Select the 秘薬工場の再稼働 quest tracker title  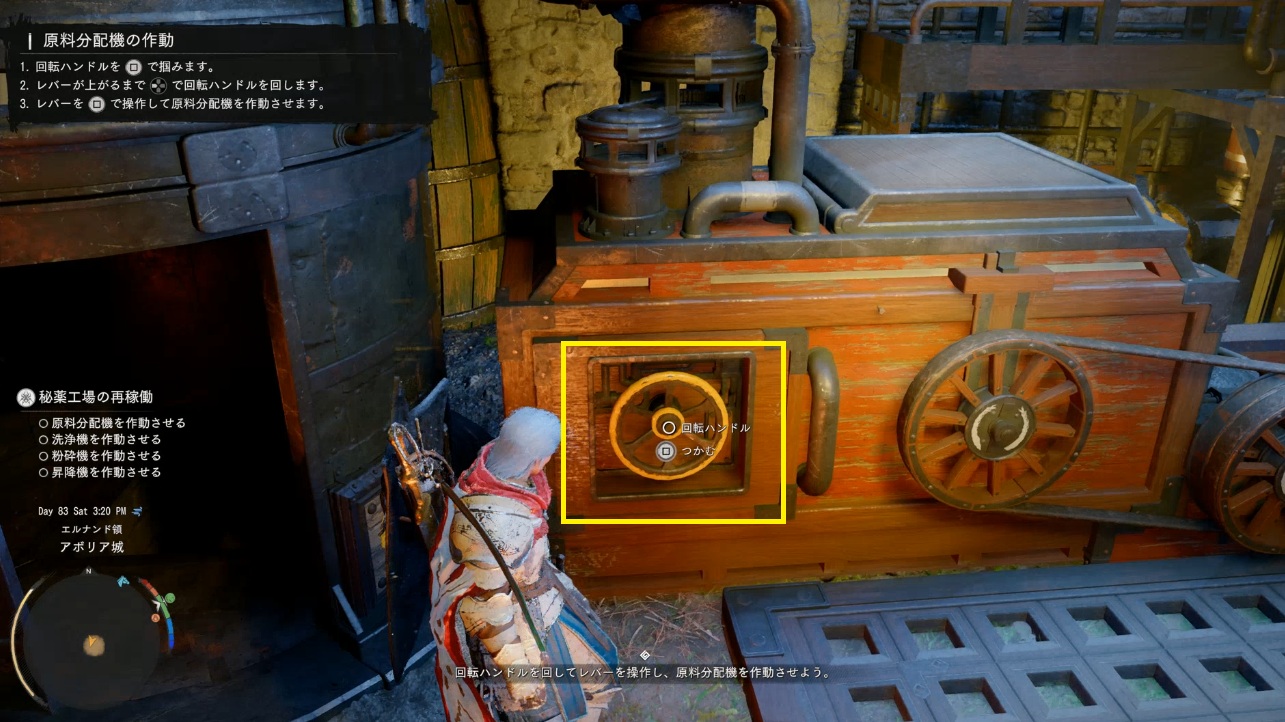point(98,398)
